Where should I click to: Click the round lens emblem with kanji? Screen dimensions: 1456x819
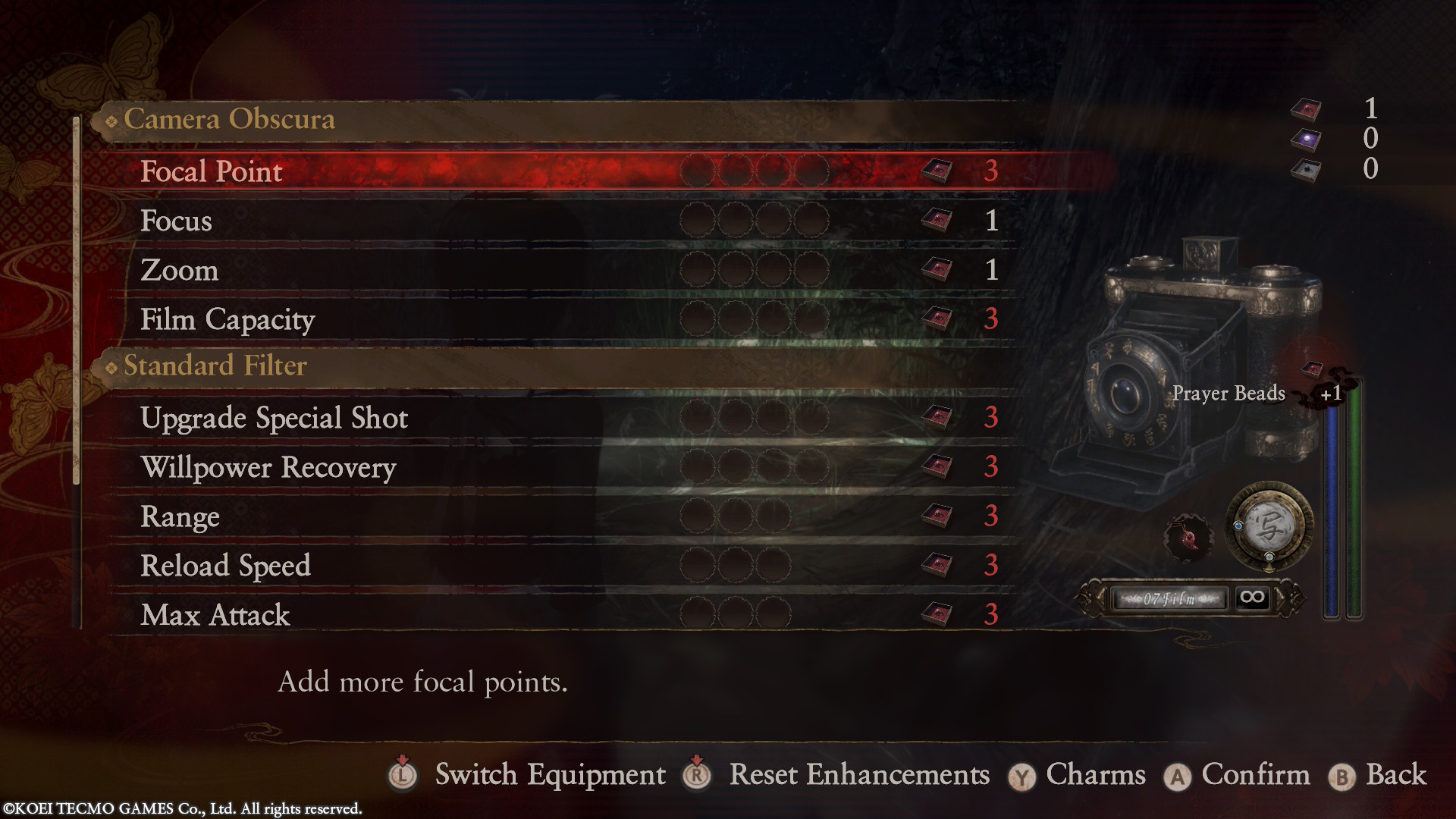click(x=1269, y=527)
